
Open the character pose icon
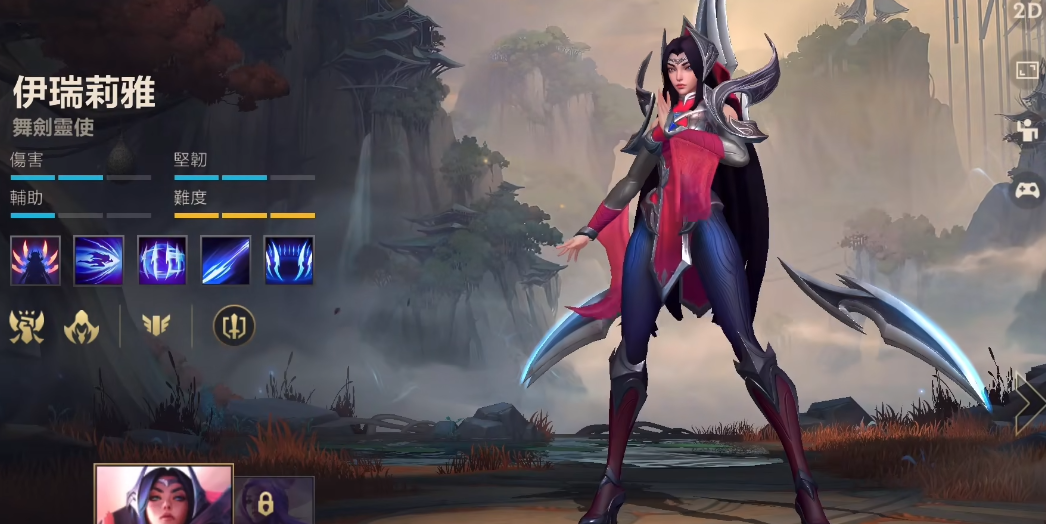(1028, 128)
